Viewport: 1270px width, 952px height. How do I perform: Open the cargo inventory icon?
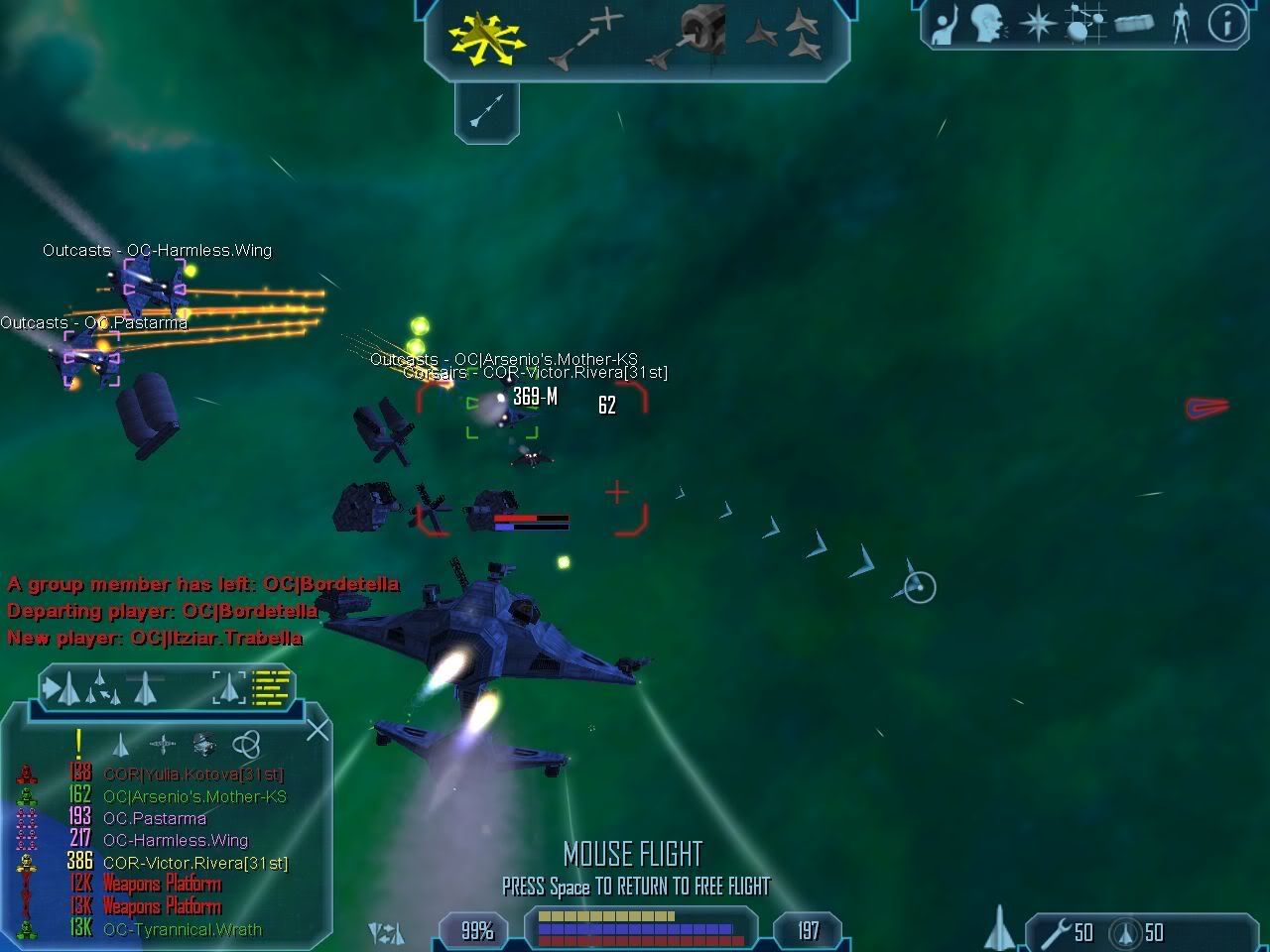click(1133, 25)
